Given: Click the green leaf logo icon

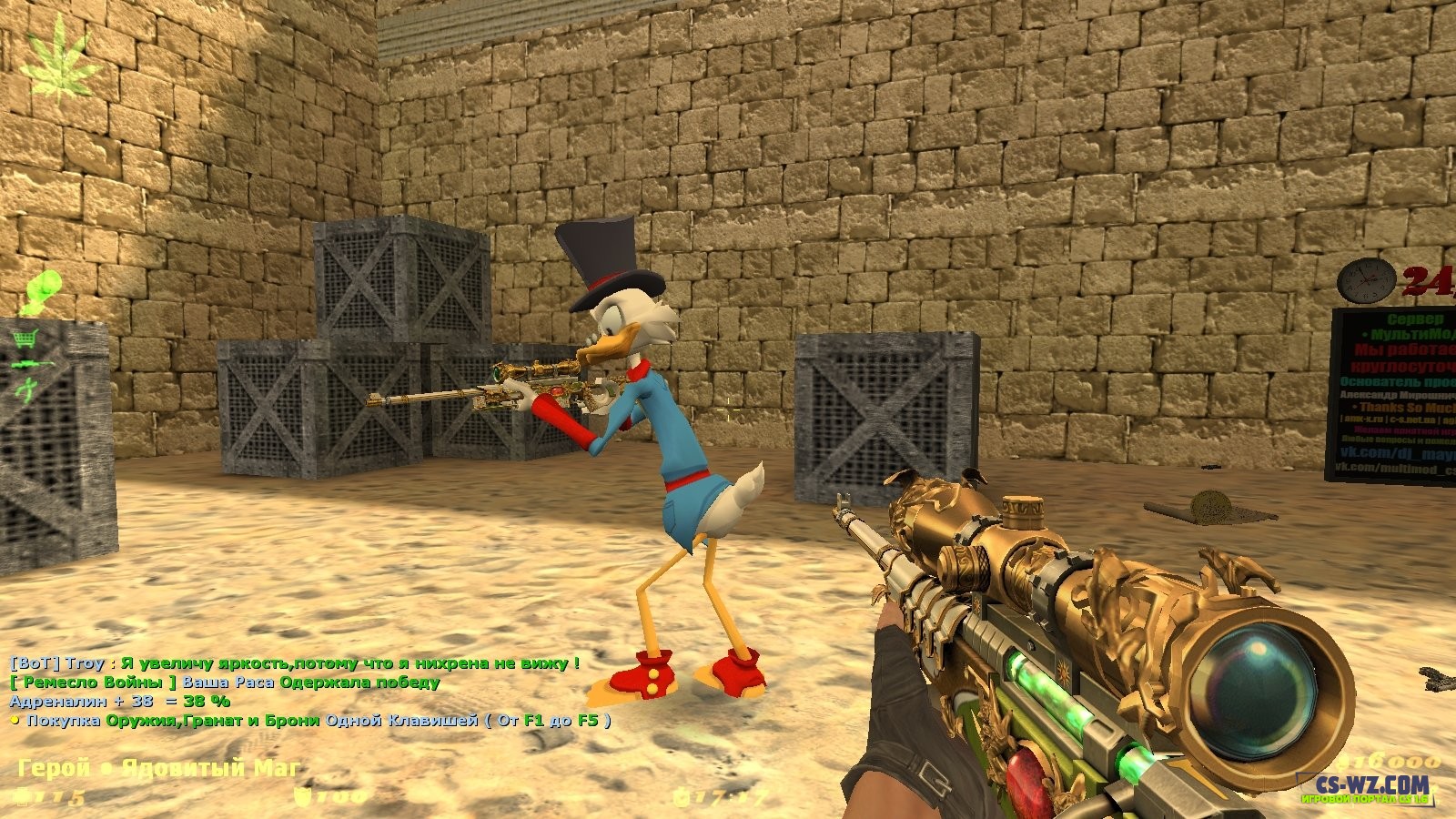Looking at the screenshot, I should tap(64, 62).
